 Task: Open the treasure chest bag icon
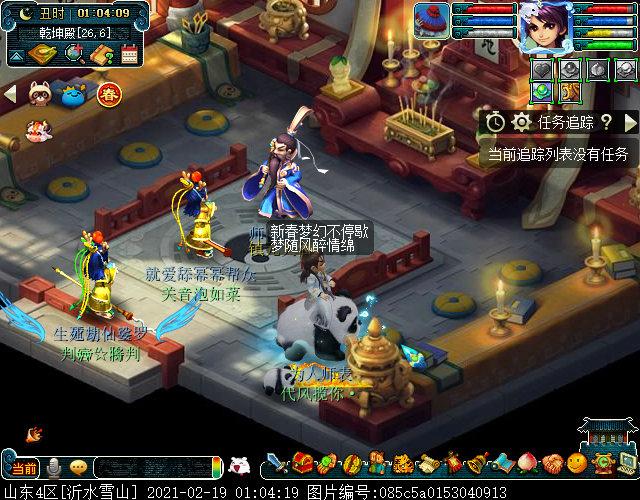point(303,464)
